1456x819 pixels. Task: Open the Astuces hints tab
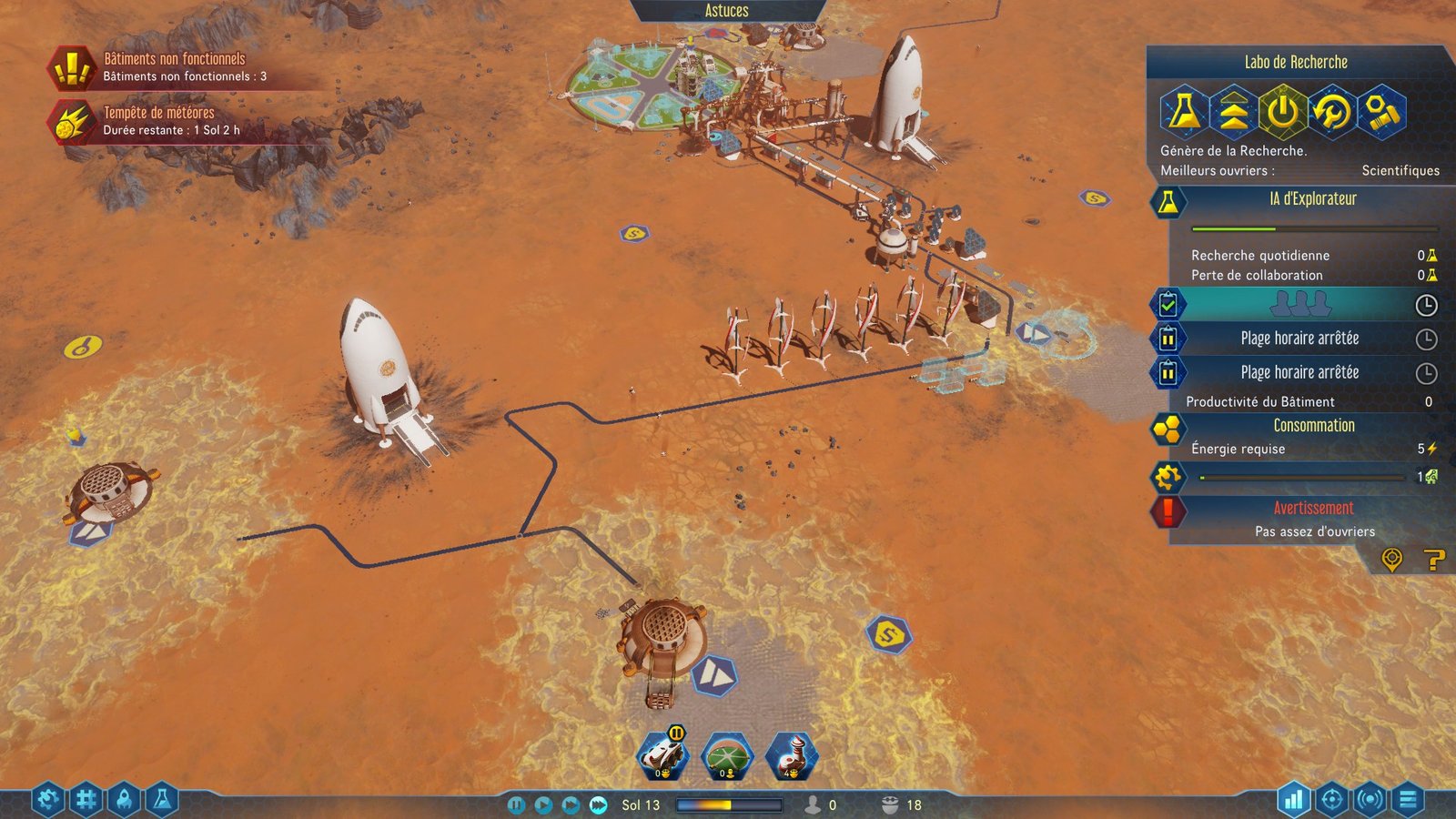(x=726, y=11)
